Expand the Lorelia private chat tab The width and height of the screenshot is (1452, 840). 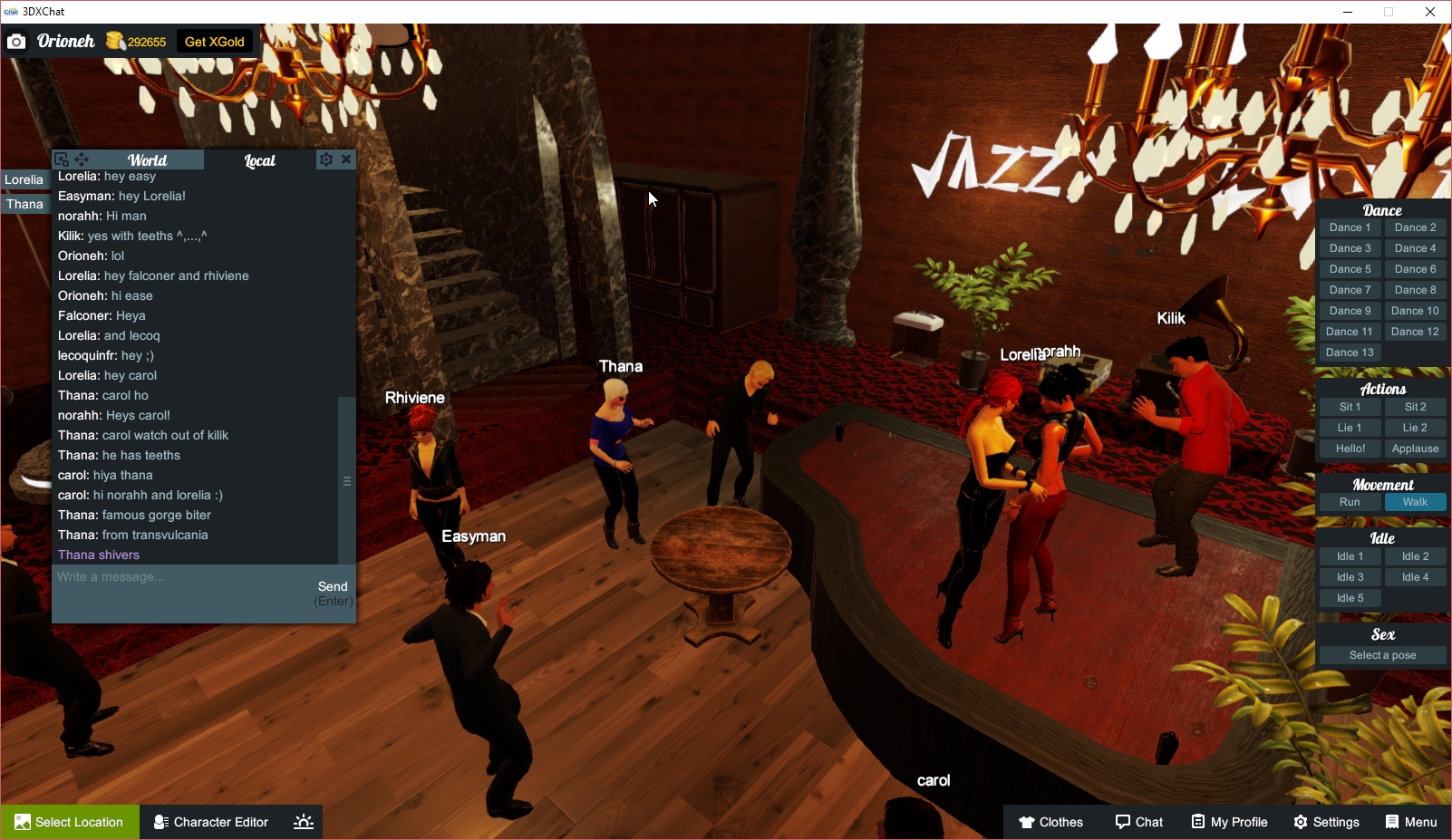click(24, 179)
